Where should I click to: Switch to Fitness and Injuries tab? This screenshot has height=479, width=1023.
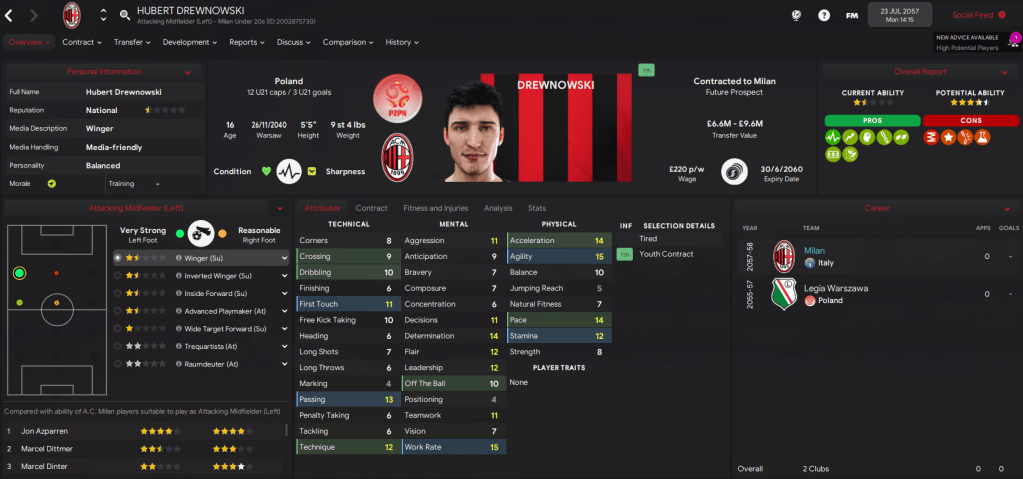tap(435, 208)
